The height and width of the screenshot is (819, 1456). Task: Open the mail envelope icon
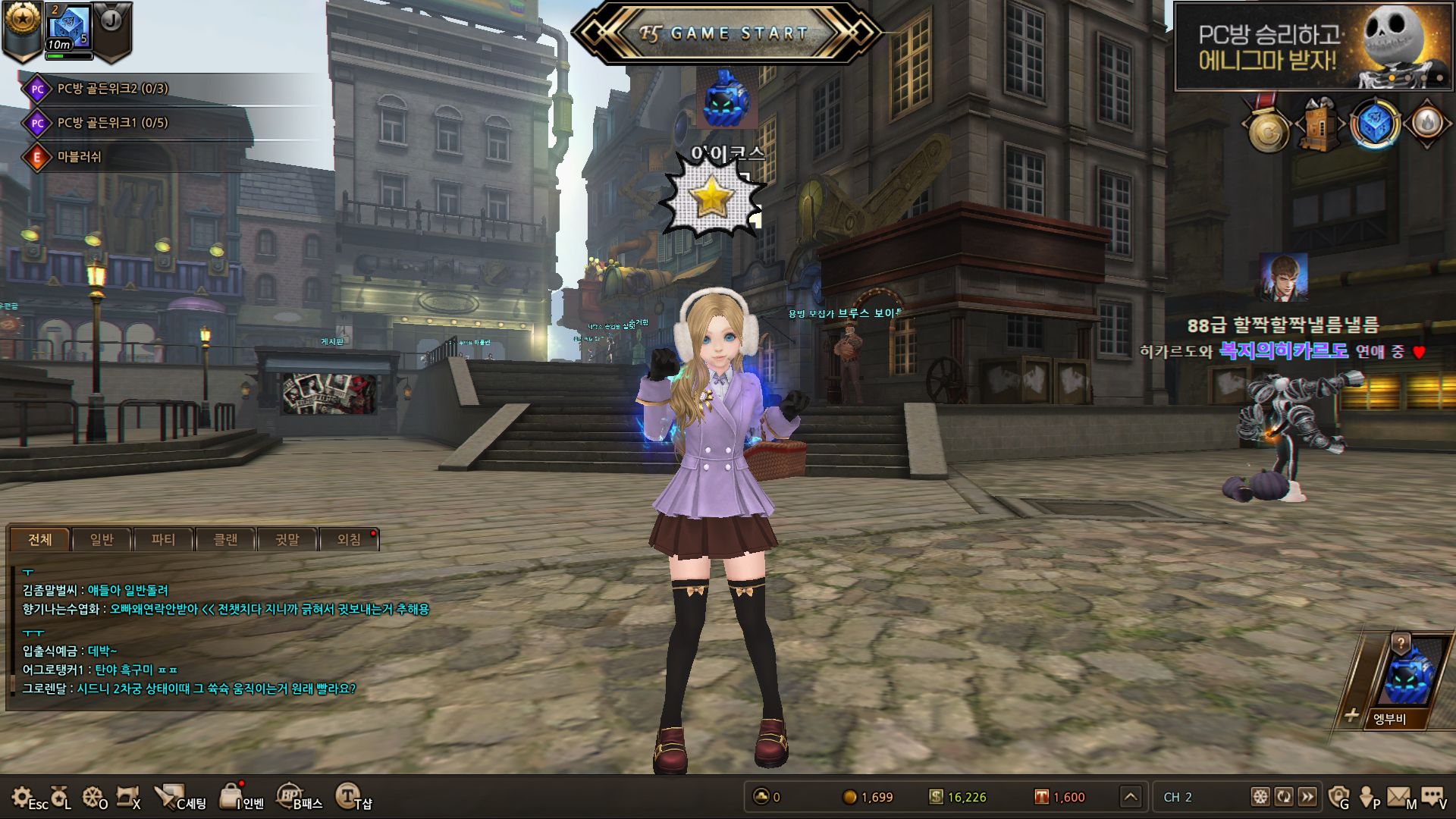(1399, 796)
